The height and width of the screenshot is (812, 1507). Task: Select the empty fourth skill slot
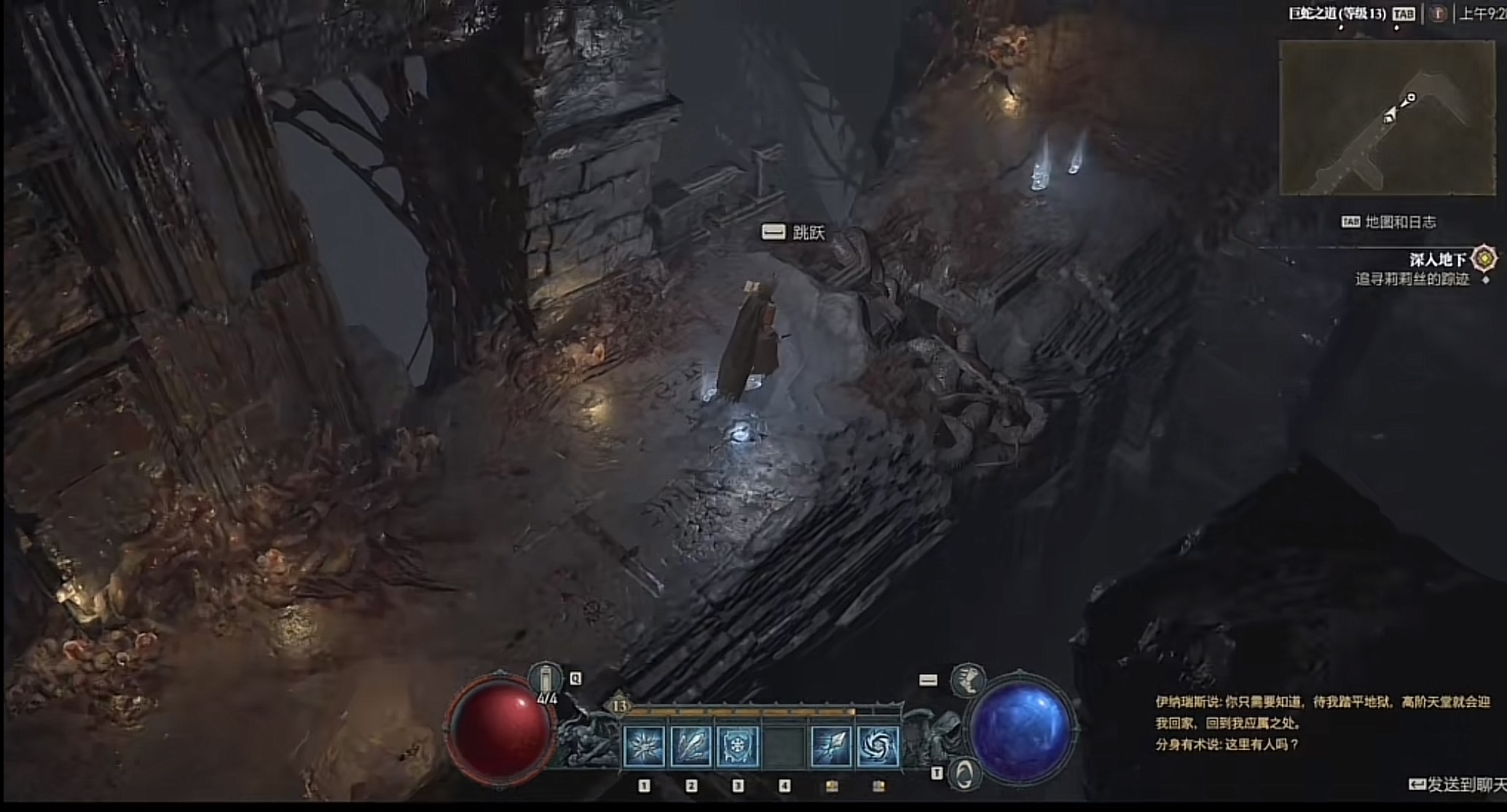[x=784, y=746]
